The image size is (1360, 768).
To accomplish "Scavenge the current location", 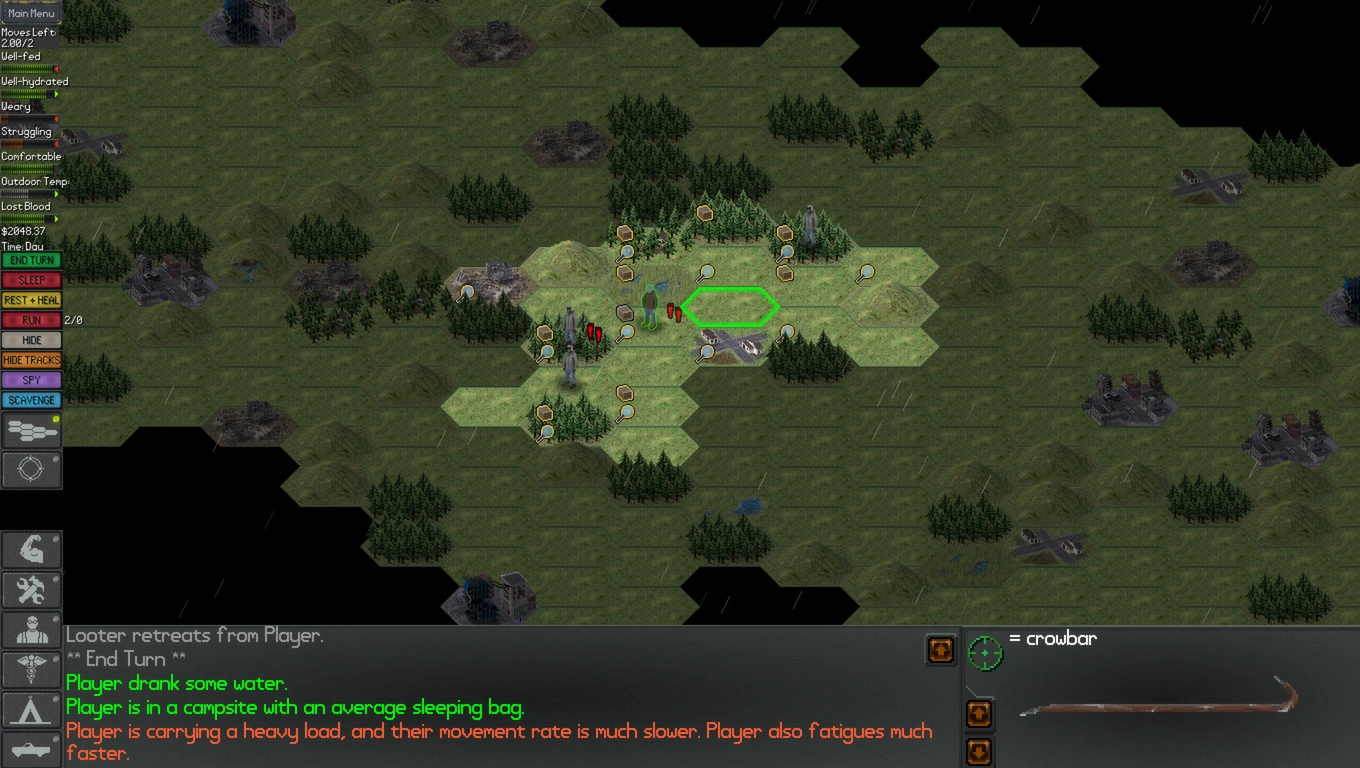I will pos(31,400).
